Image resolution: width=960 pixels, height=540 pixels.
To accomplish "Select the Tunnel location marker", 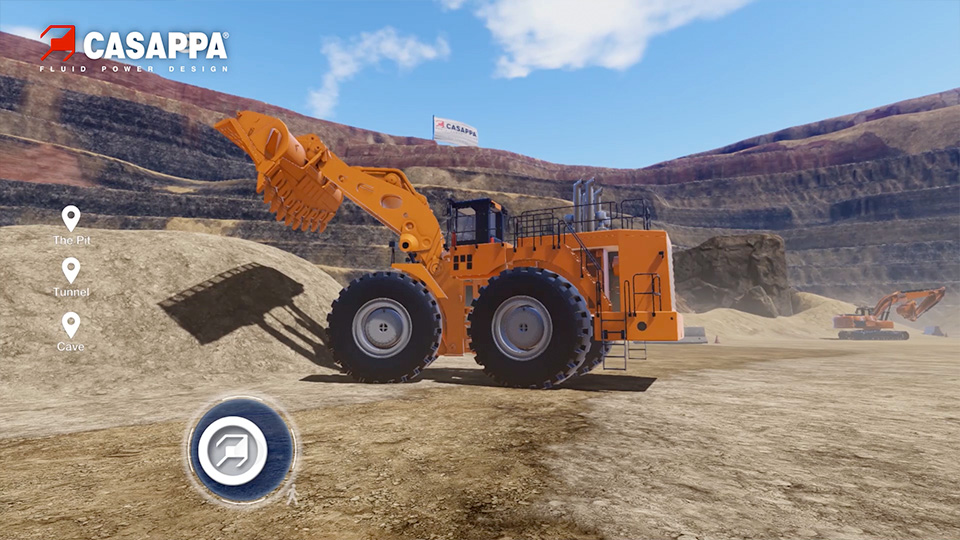I will [70, 272].
